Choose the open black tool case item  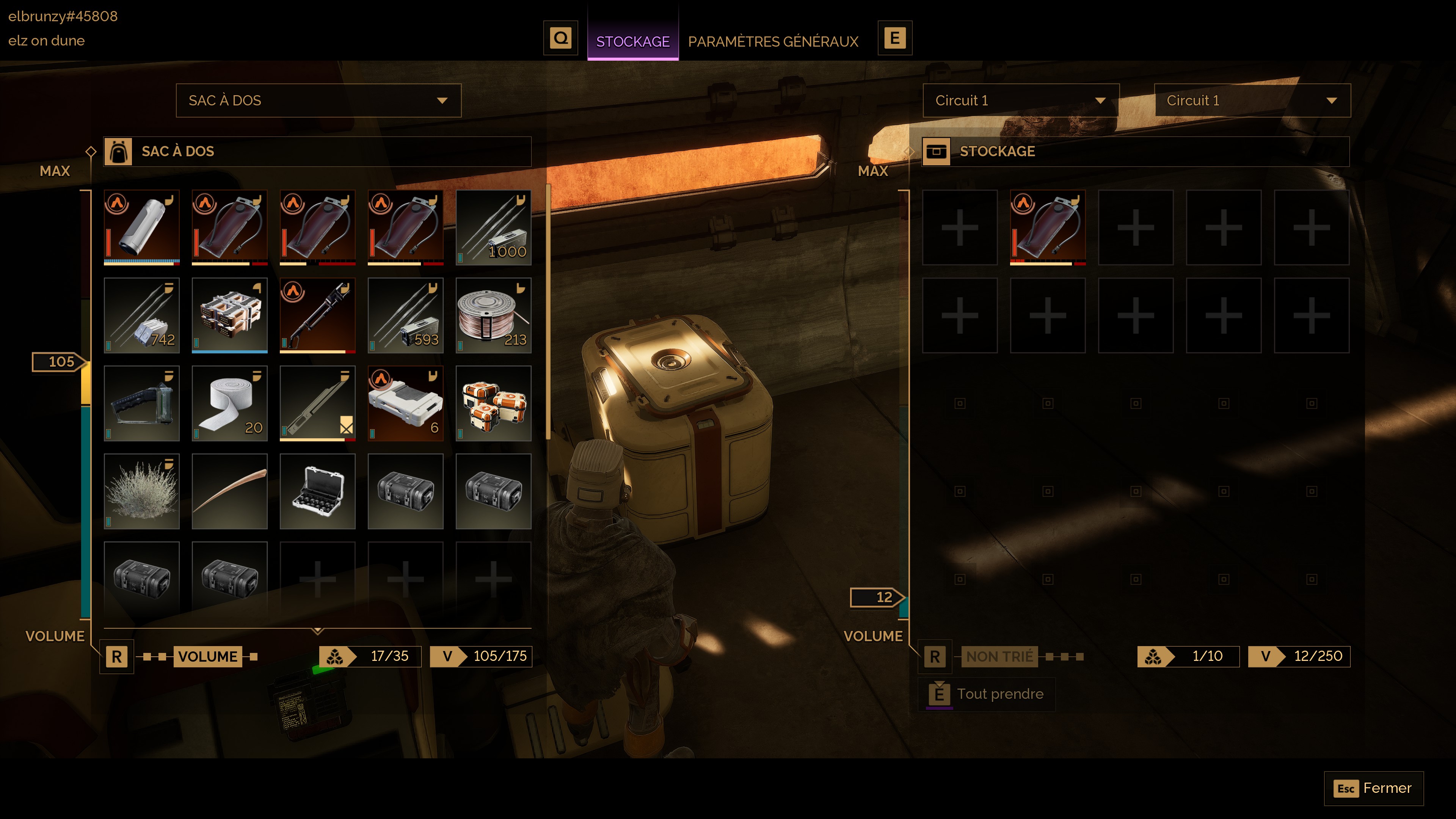tap(317, 491)
